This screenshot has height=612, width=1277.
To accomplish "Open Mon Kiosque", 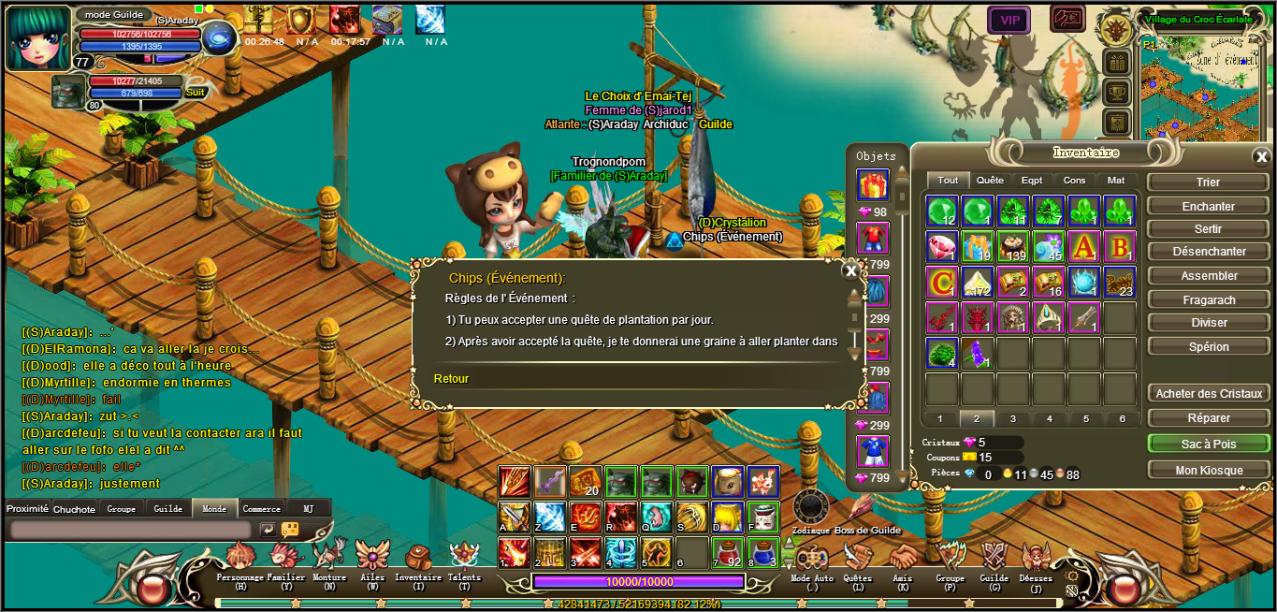I will (1208, 470).
